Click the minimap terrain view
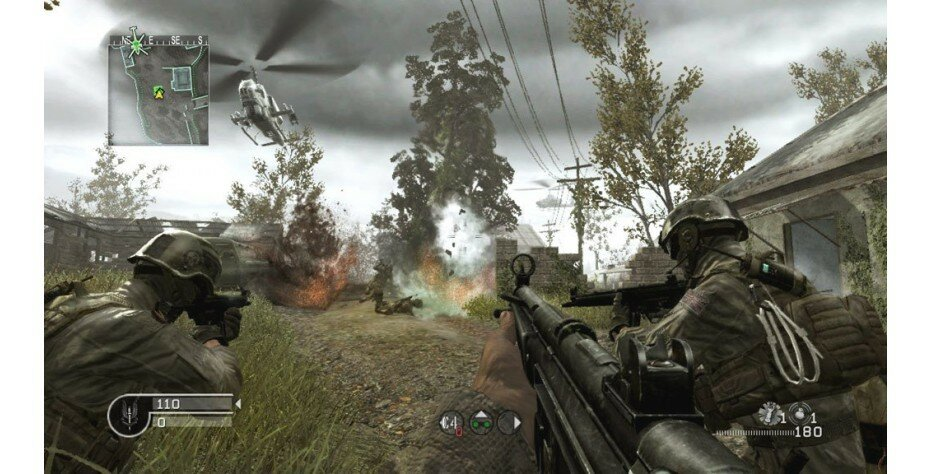This screenshot has width=930, height=474. point(170,105)
